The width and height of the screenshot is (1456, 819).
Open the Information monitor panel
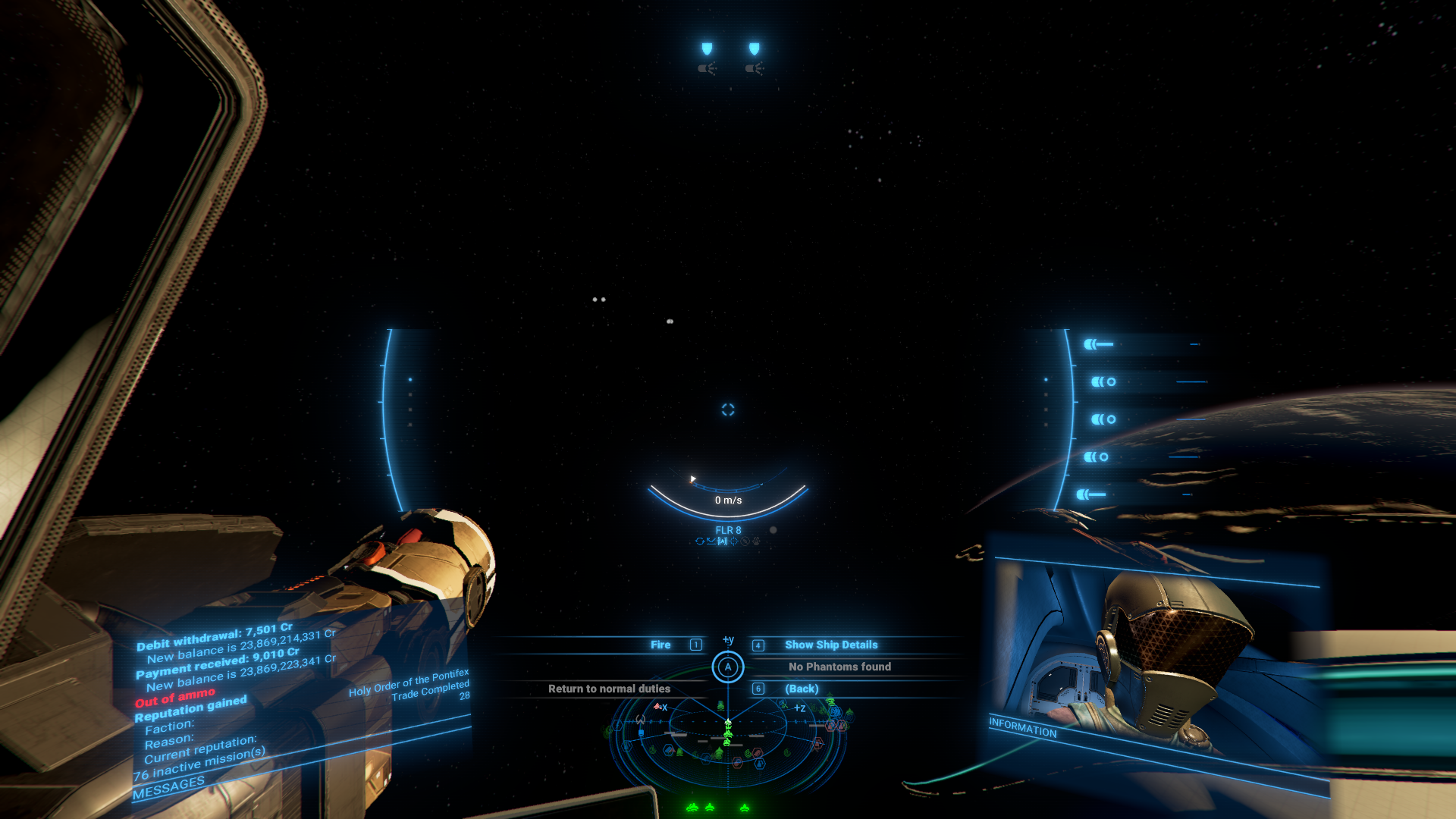(1022, 727)
